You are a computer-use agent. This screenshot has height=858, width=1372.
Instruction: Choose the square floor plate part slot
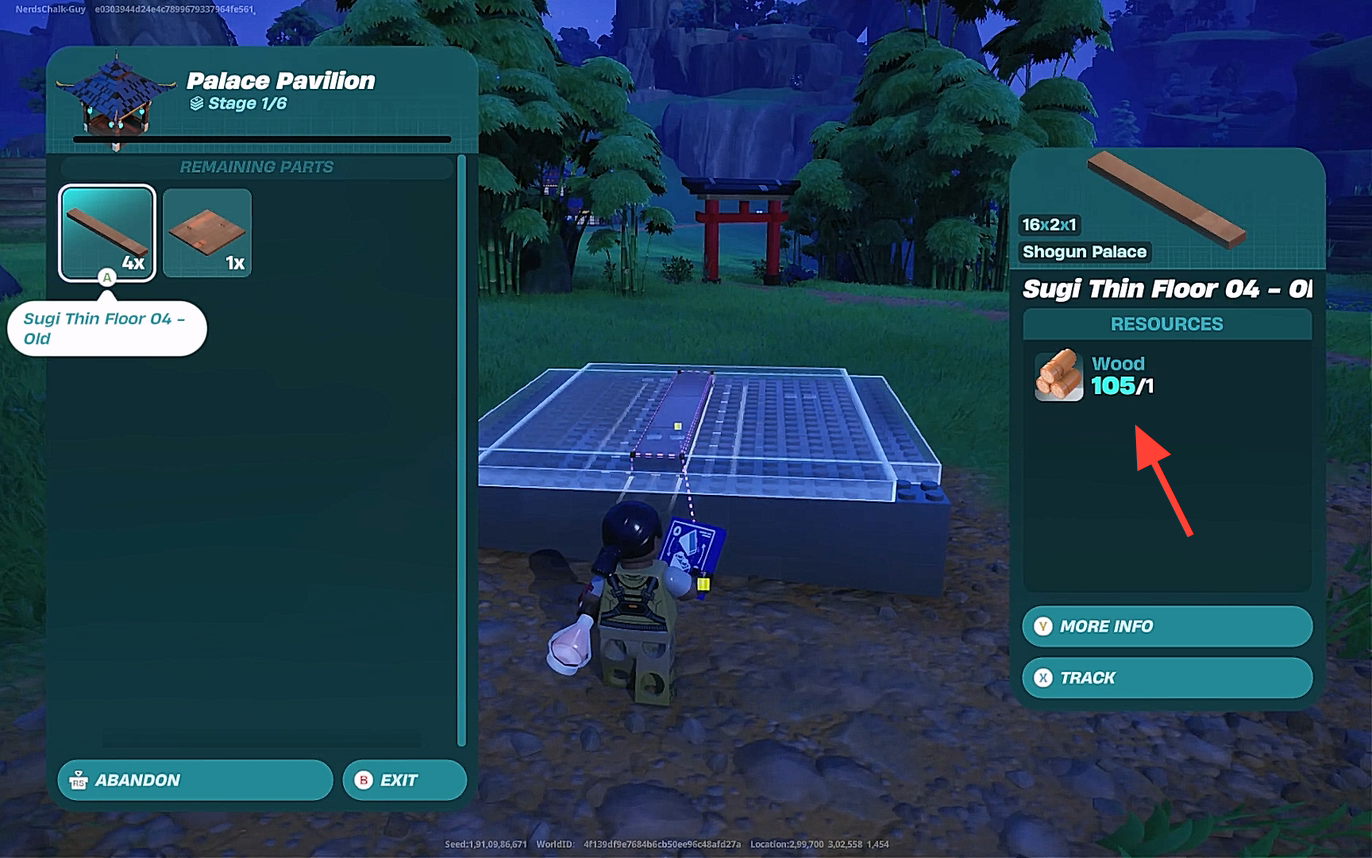pos(207,232)
